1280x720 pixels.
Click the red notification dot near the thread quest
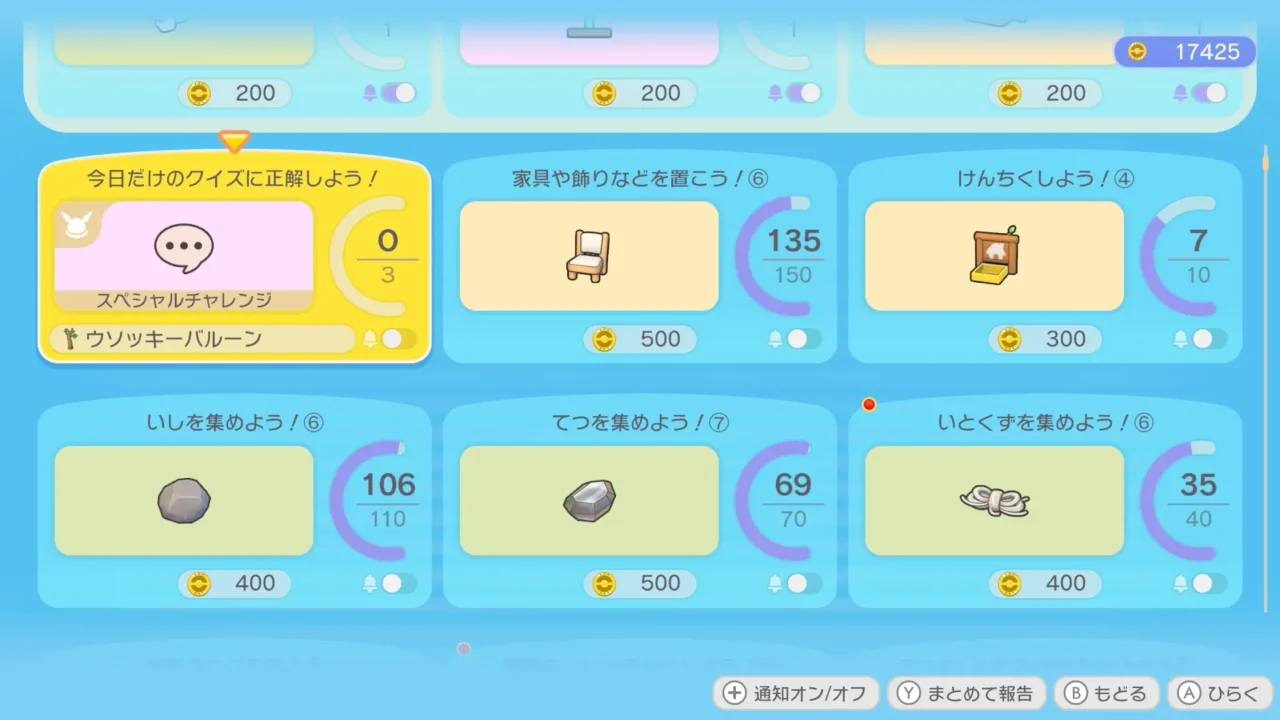(x=868, y=405)
